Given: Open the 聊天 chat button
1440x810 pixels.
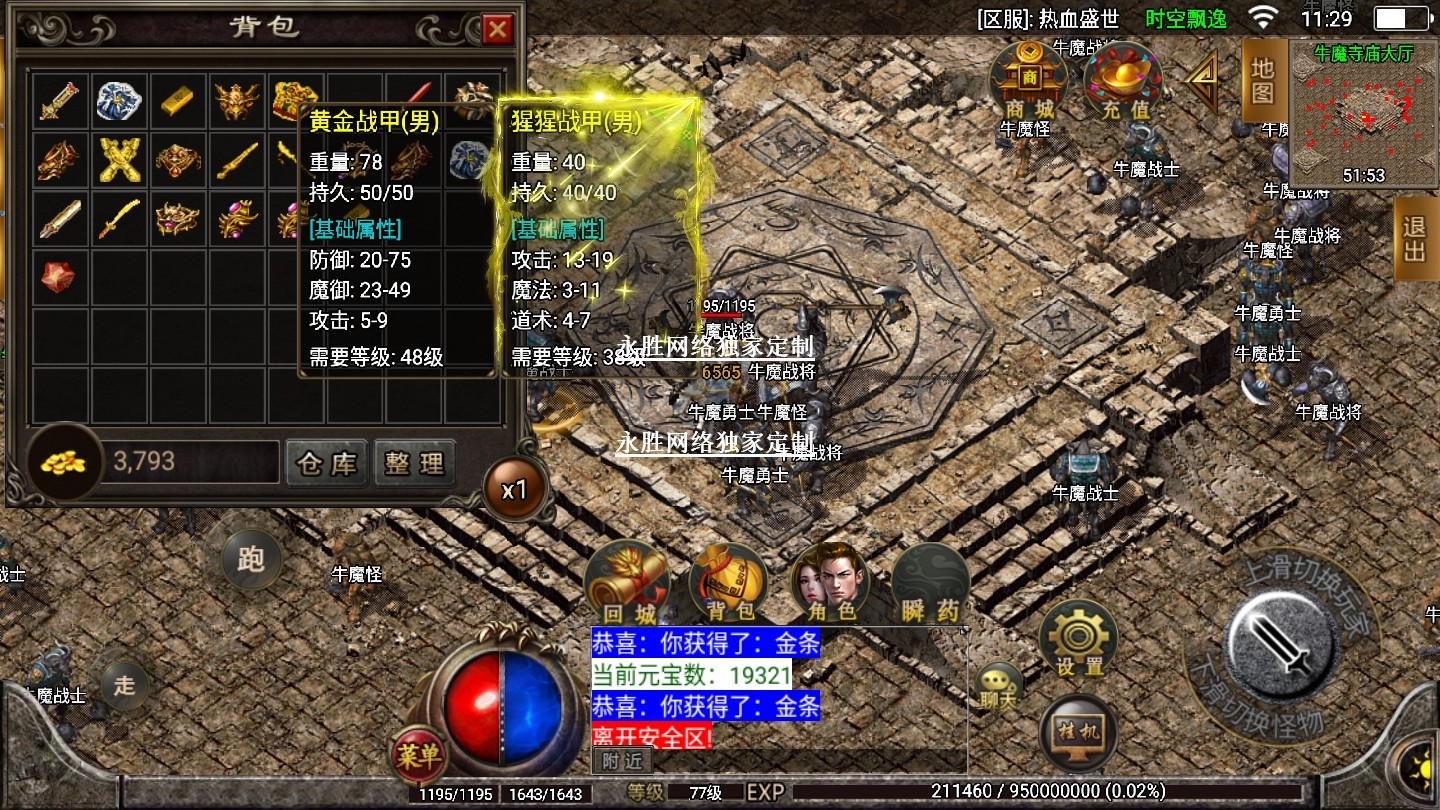Looking at the screenshot, I should [x=997, y=687].
